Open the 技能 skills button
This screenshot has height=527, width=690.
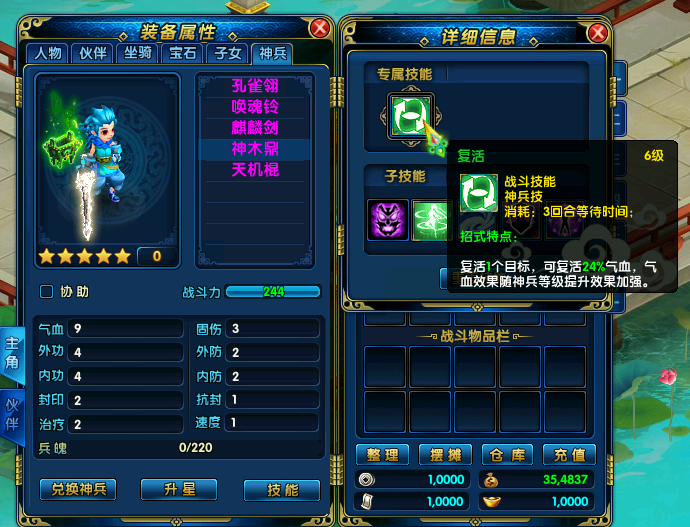(x=282, y=489)
